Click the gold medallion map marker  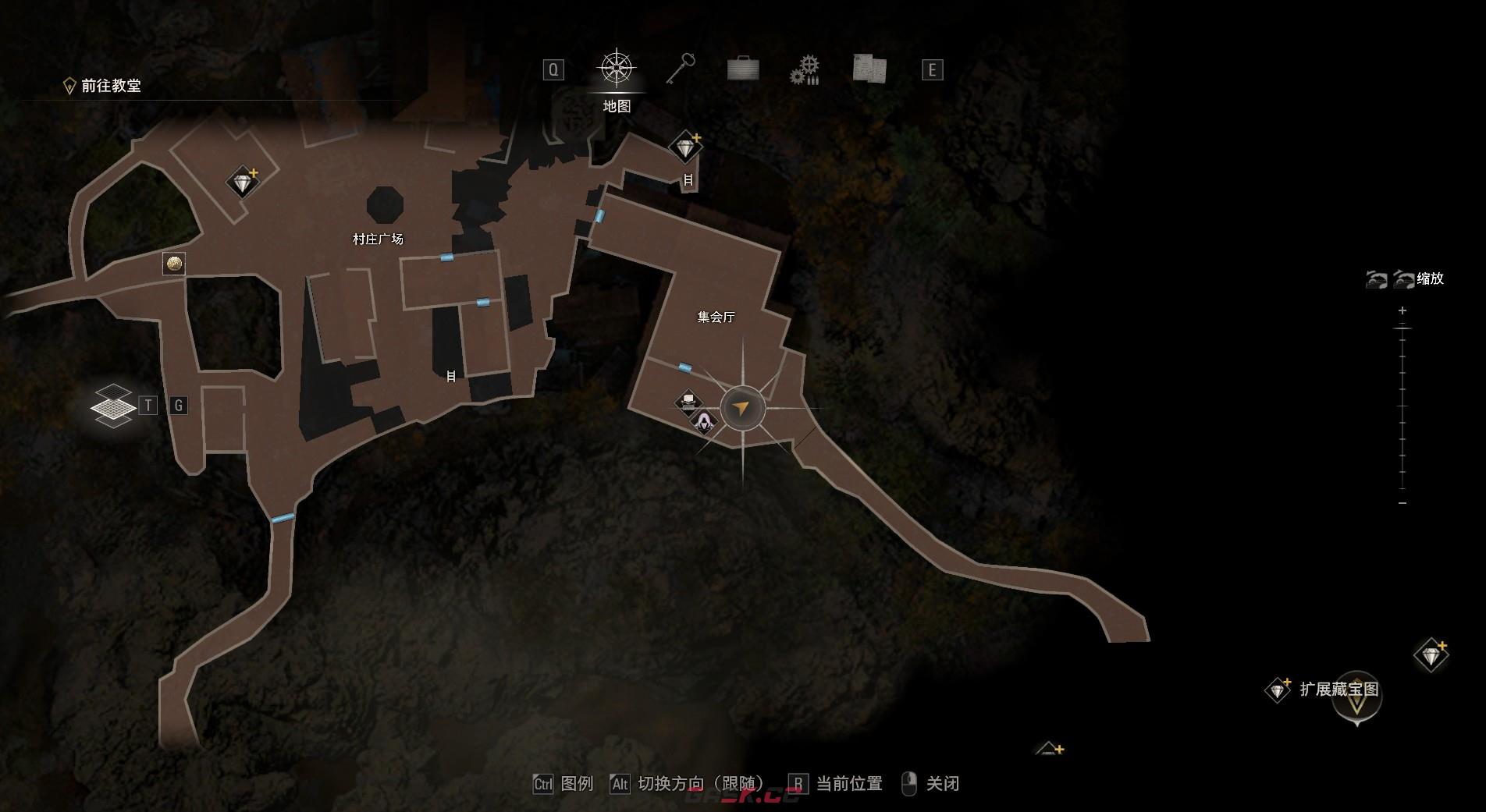coord(174,264)
